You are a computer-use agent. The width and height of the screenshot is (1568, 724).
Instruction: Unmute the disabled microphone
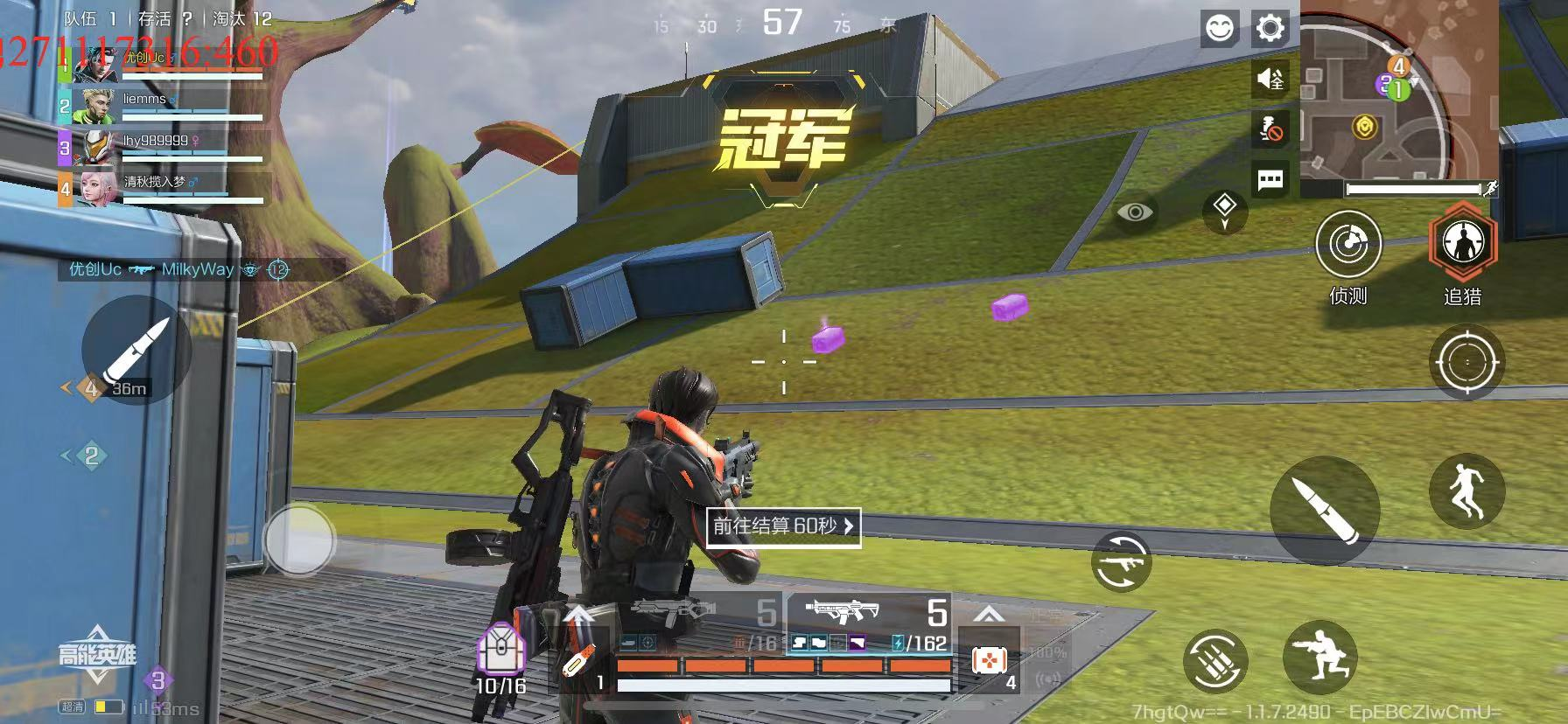(1273, 129)
